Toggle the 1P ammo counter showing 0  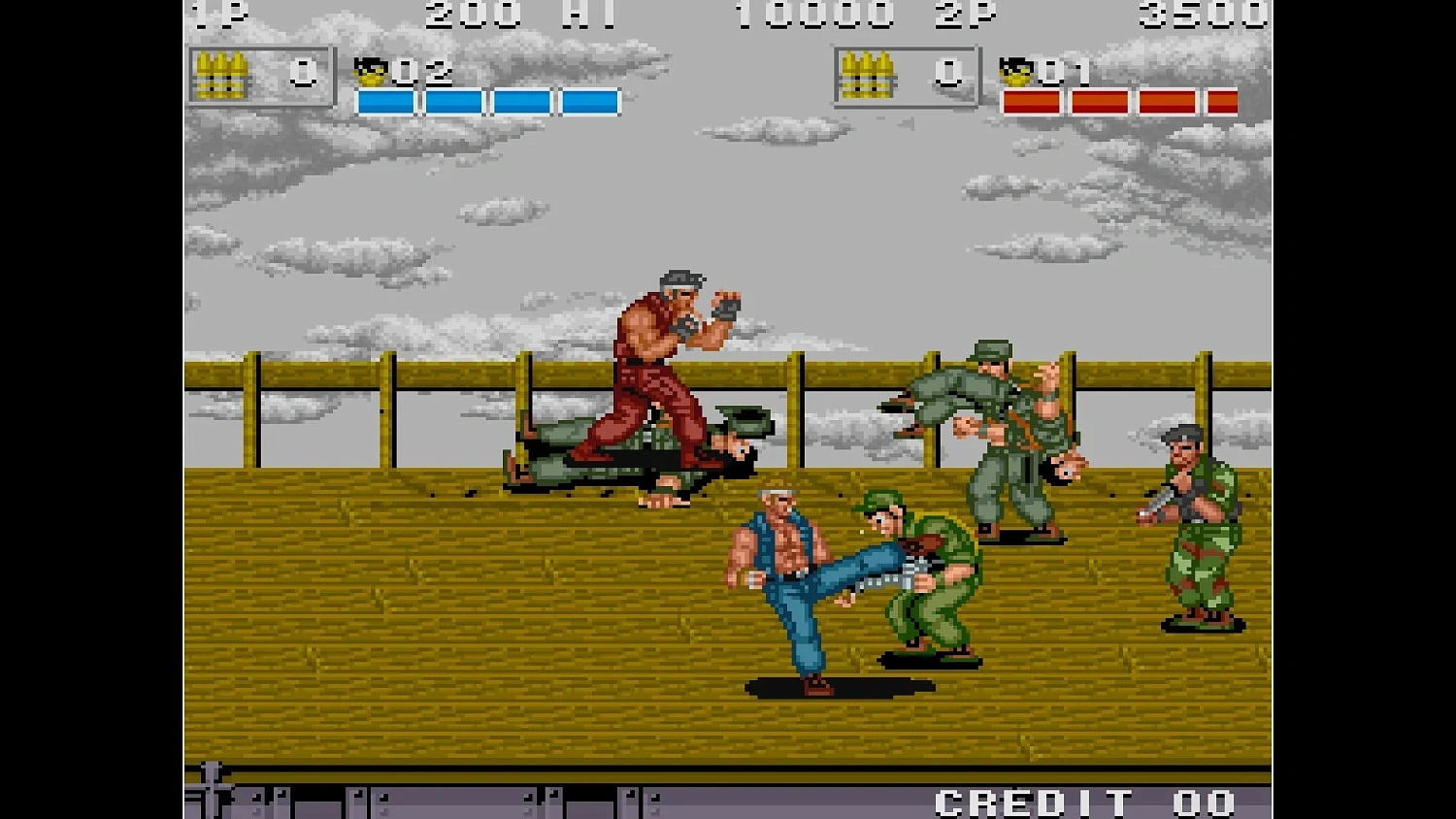305,73
